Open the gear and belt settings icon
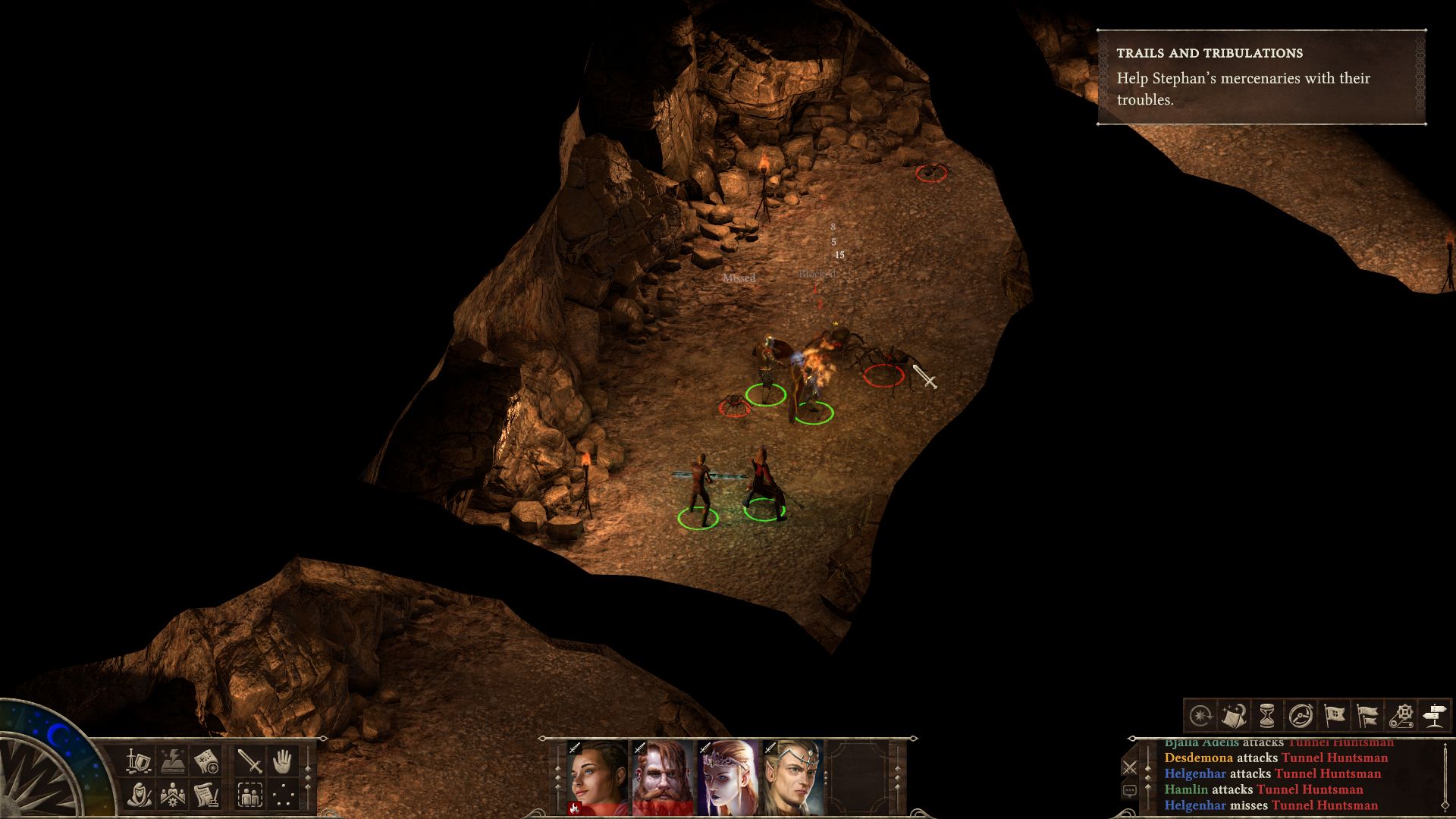 pyautogui.click(x=1401, y=715)
